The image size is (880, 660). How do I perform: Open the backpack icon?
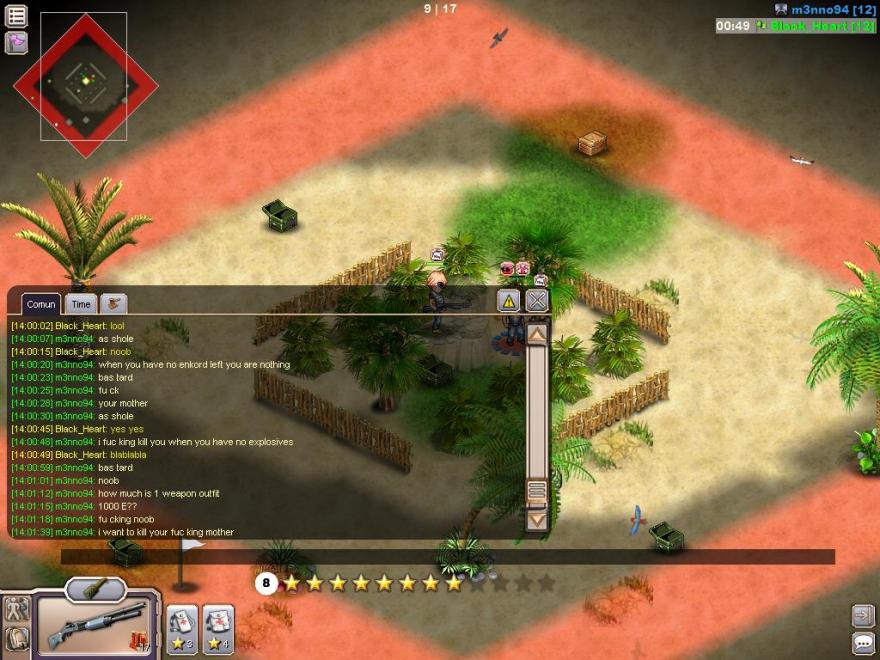click(x=16, y=639)
